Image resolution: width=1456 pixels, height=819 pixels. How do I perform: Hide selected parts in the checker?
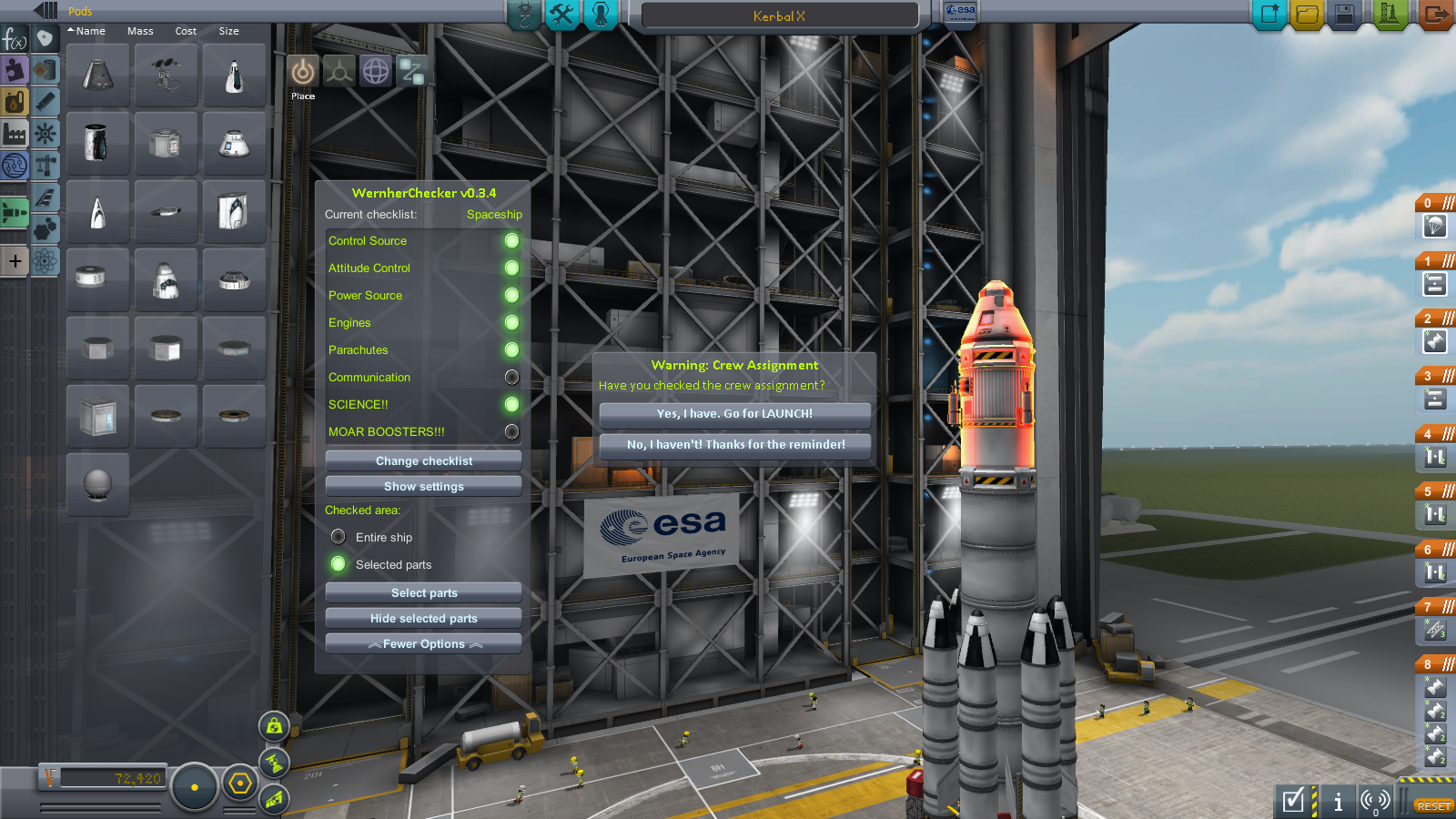point(423,619)
